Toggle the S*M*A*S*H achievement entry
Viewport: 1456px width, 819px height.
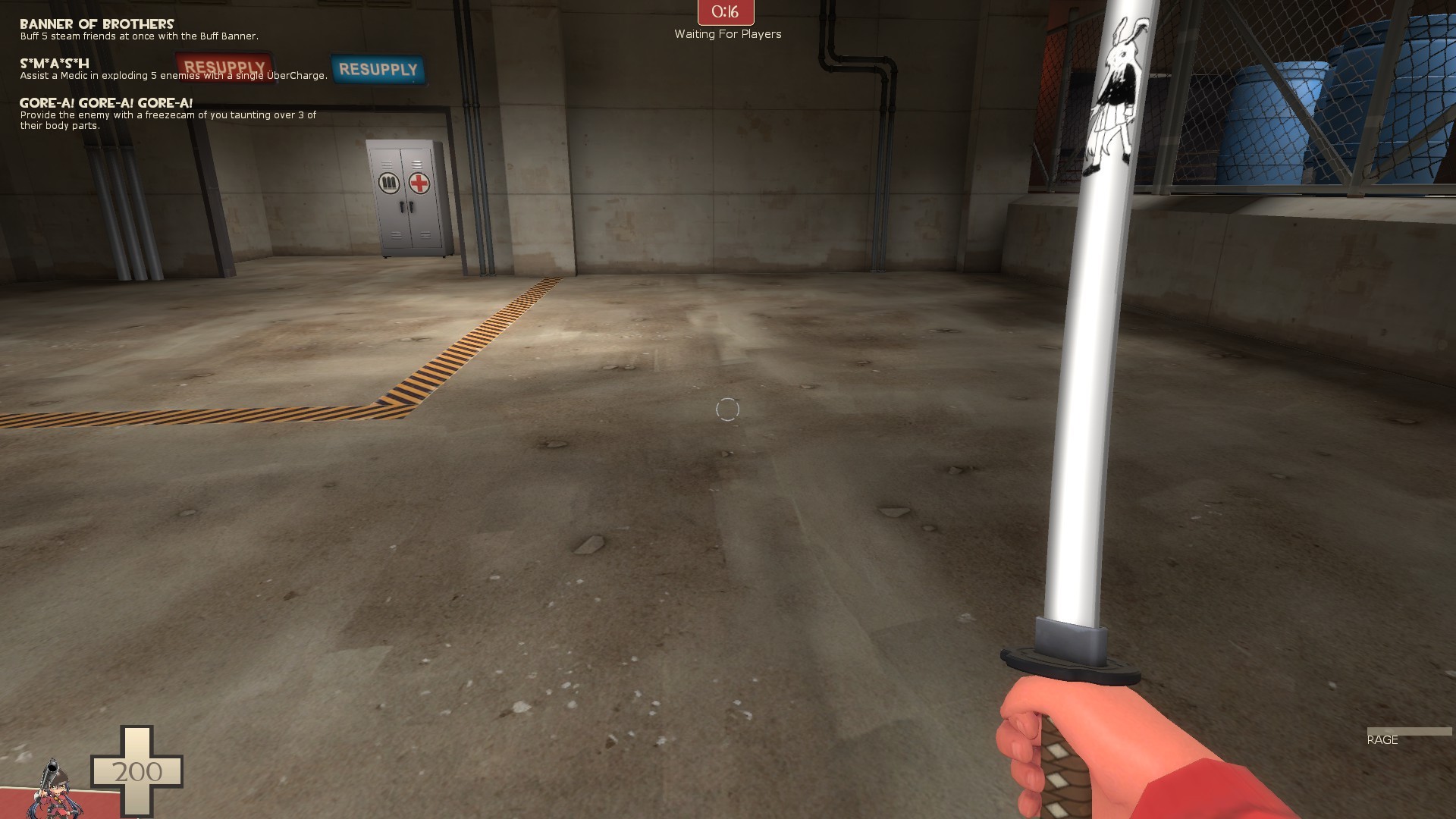pos(53,64)
